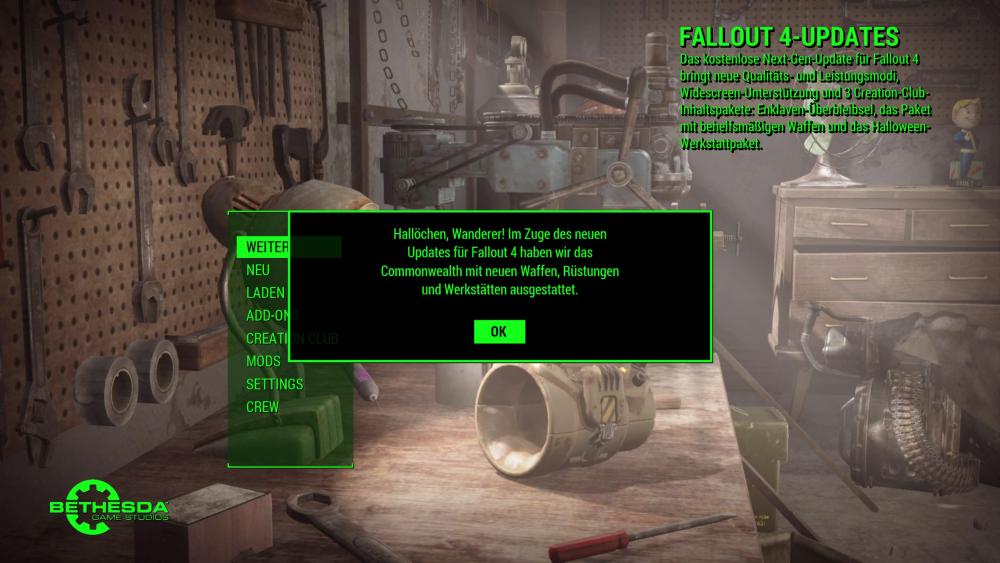The height and width of the screenshot is (563, 1000).
Task: Start a new game via NEU
Action: [258, 270]
